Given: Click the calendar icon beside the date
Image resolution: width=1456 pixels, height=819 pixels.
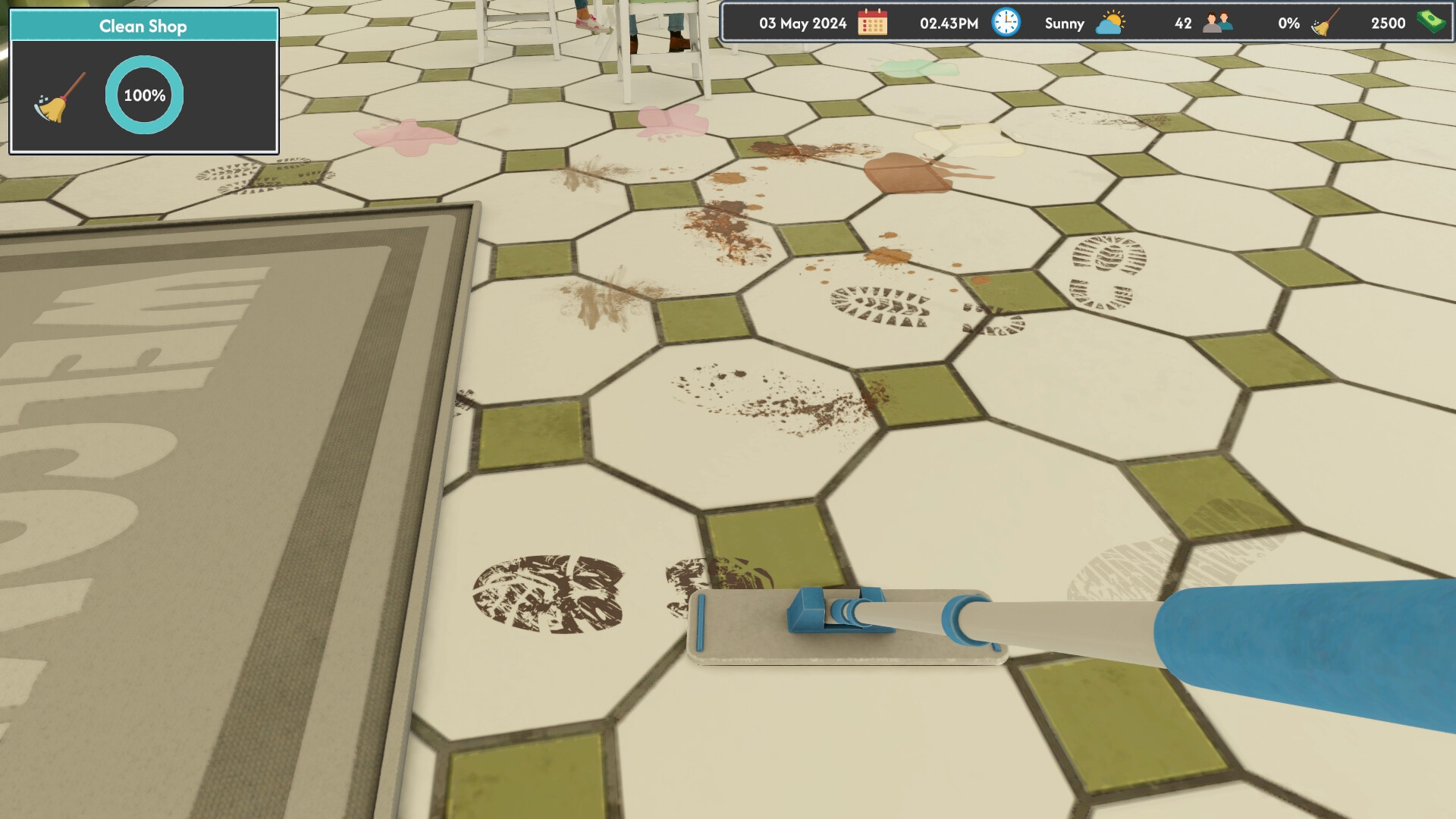Looking at the screenshot, I should pos(874,23).
